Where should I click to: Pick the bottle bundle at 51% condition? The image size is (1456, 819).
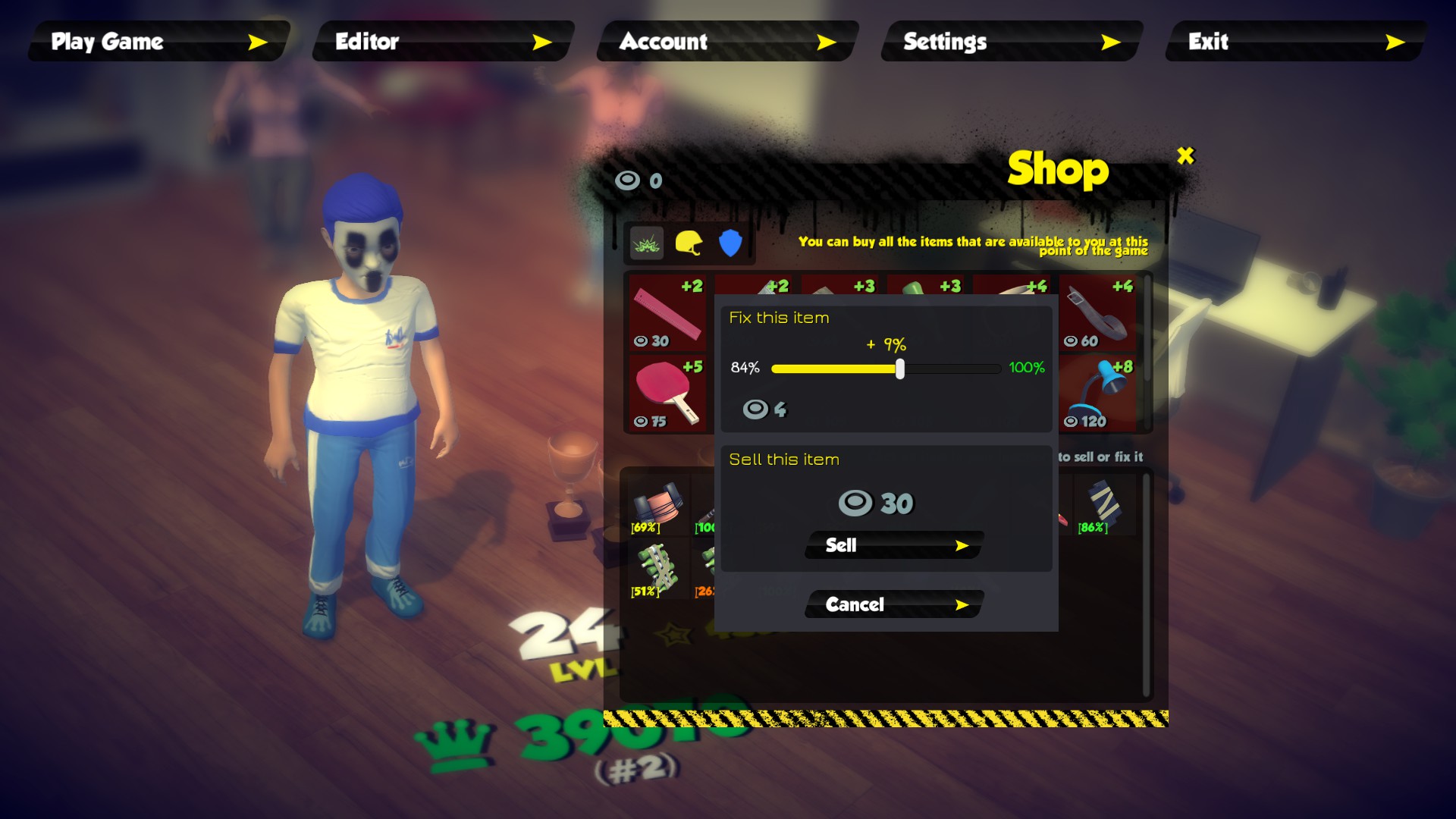click(658, 570)
